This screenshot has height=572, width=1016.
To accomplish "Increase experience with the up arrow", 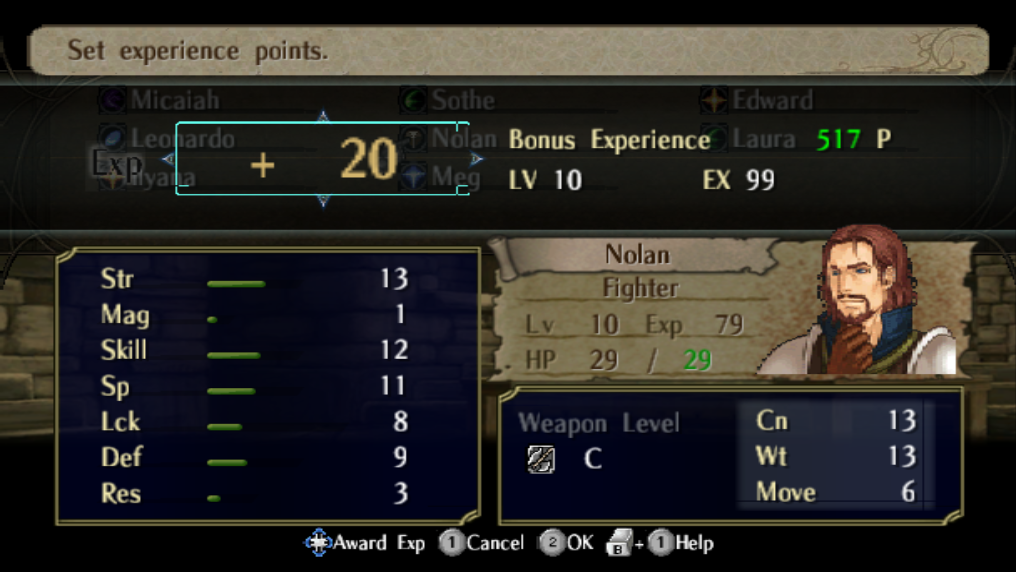I will [323, 117].
